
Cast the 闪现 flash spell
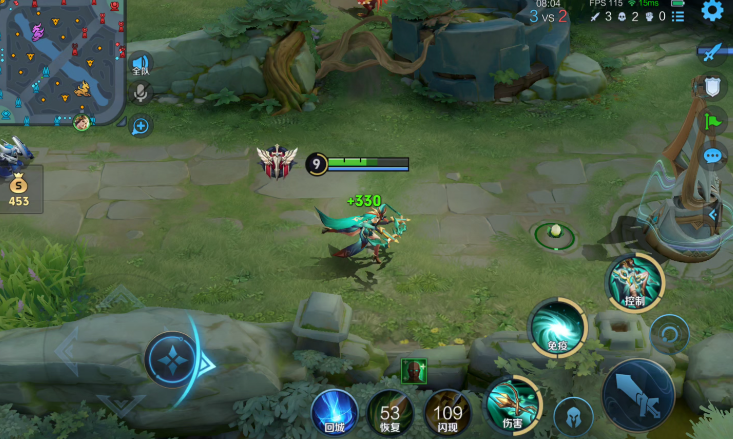click(447, 412)
